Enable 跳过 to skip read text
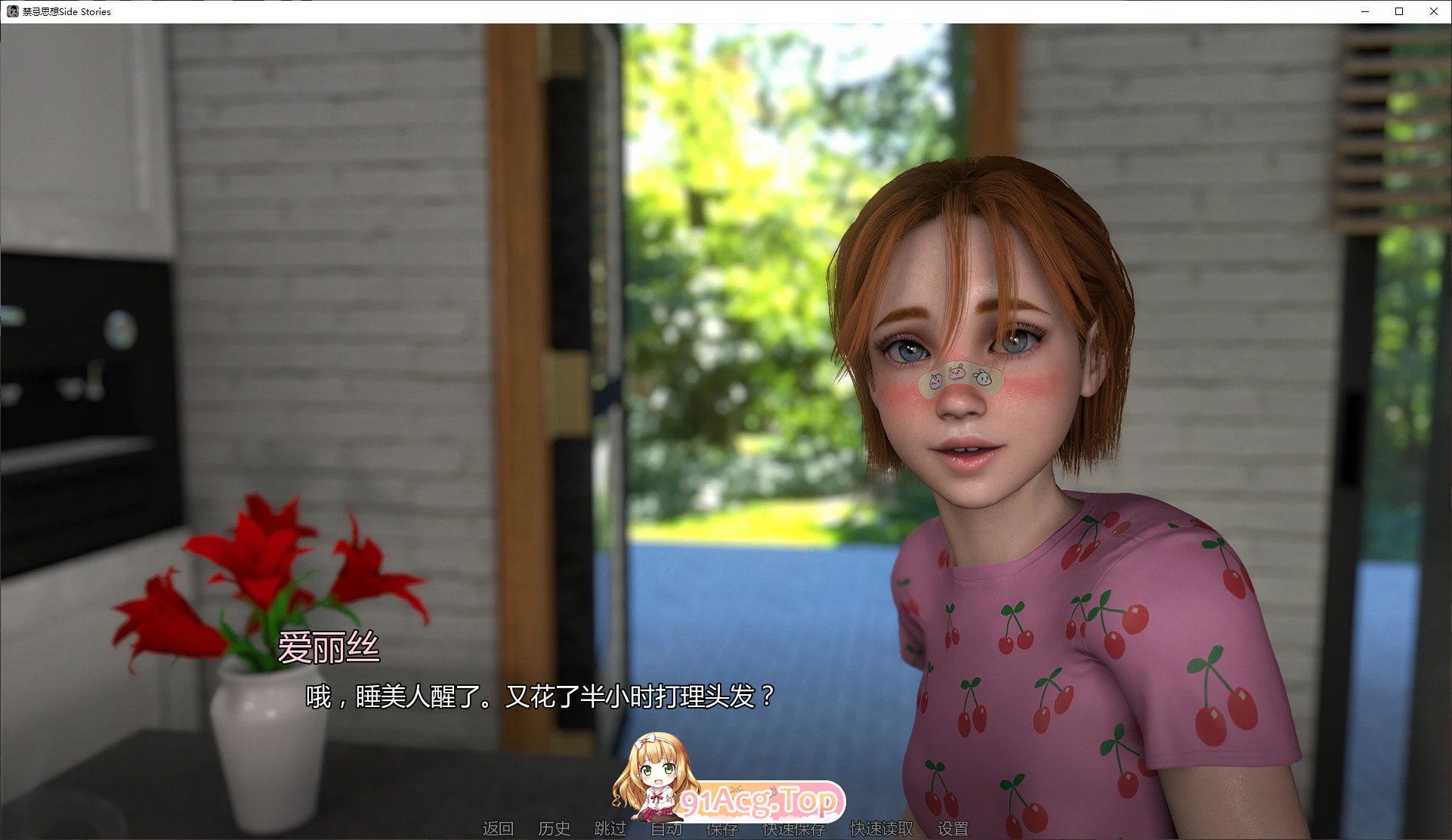This screenshot has width=1452, height=840. click(612, 829)
